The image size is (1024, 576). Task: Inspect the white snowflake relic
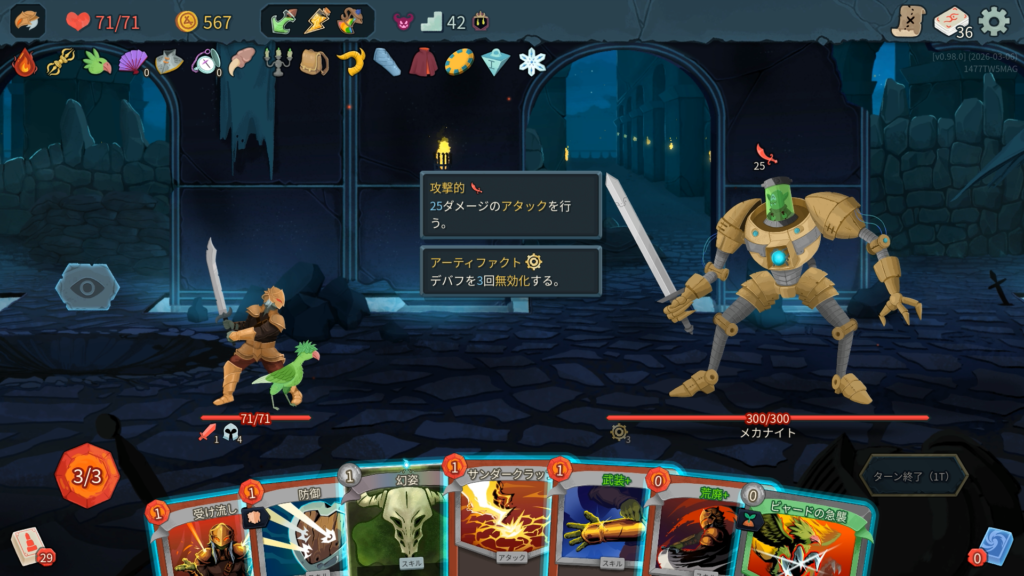coord(532,62)
